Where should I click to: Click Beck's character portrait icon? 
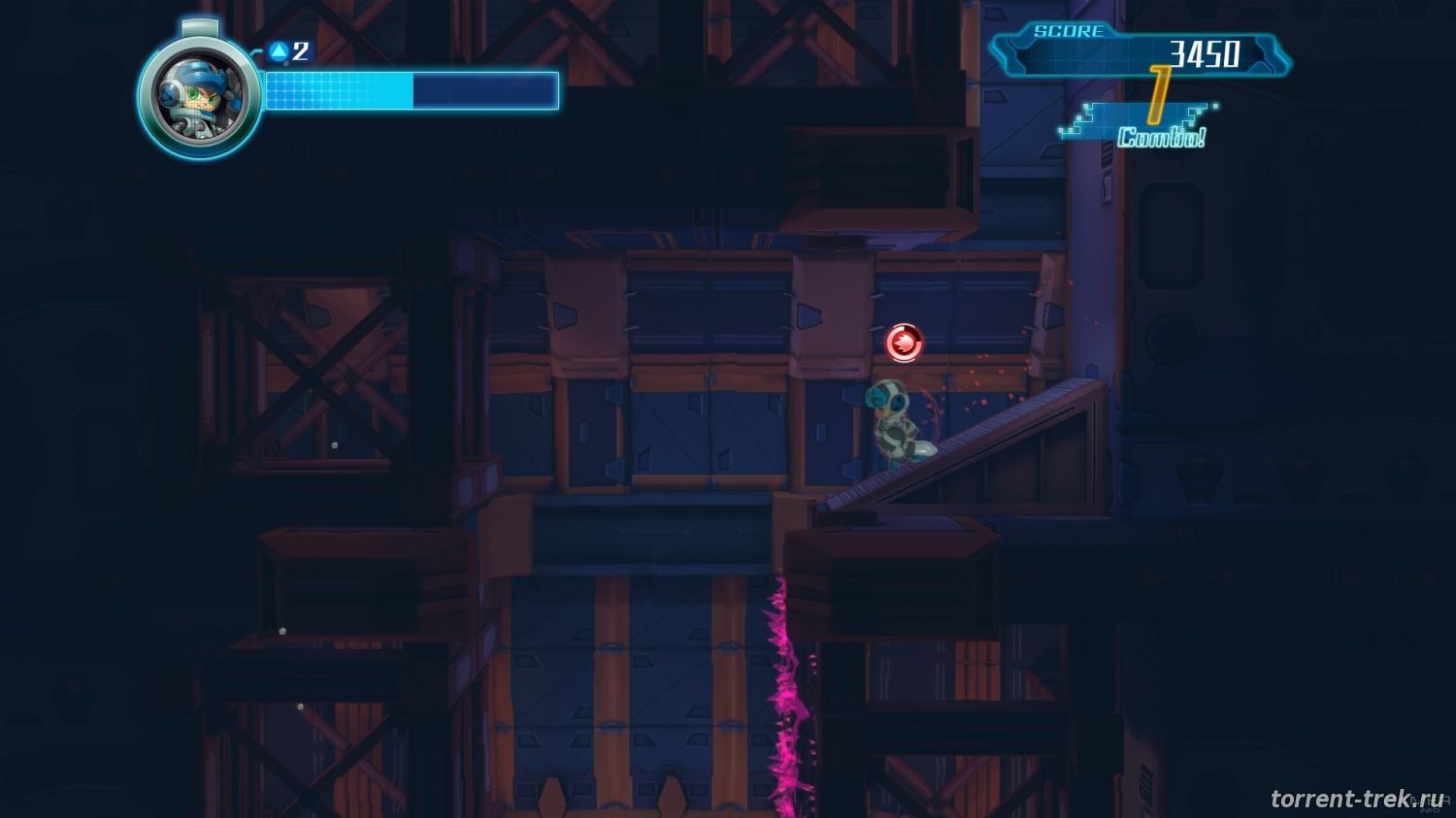point(199,96)
